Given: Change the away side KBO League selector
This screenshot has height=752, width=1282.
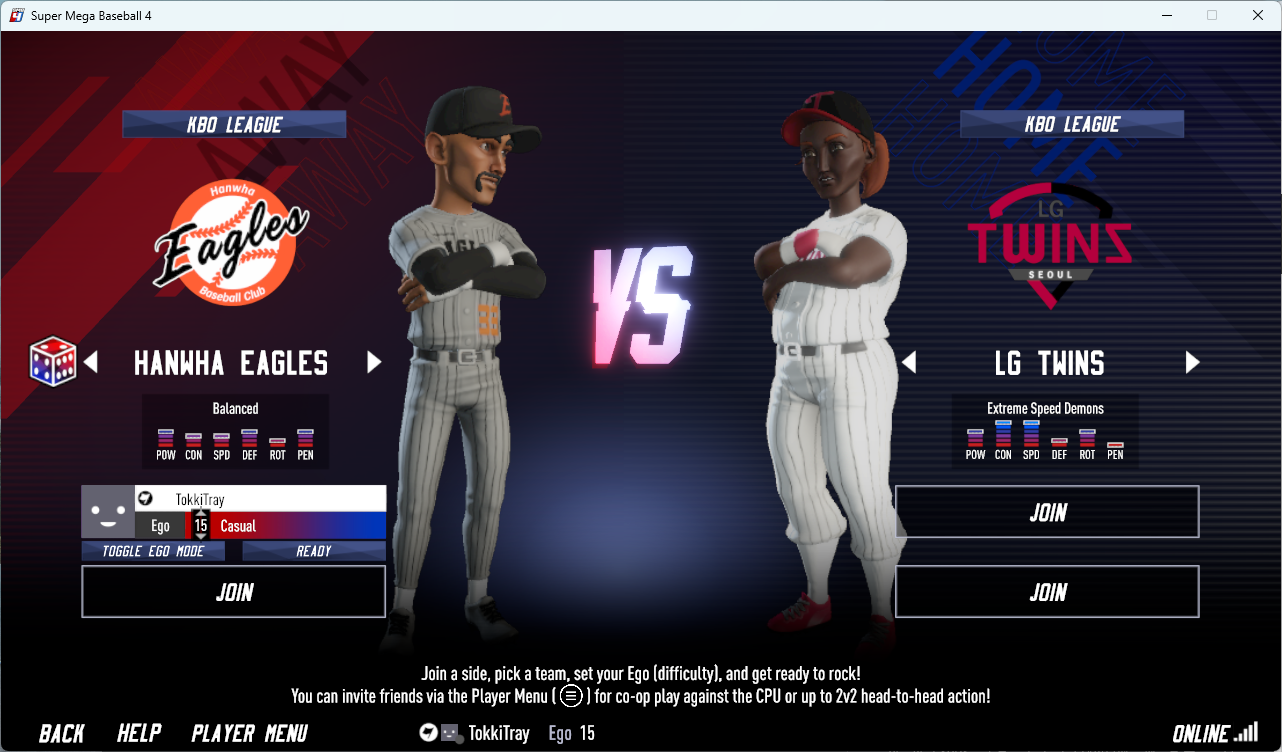Looking at the screenshot, I should (234, 125).
